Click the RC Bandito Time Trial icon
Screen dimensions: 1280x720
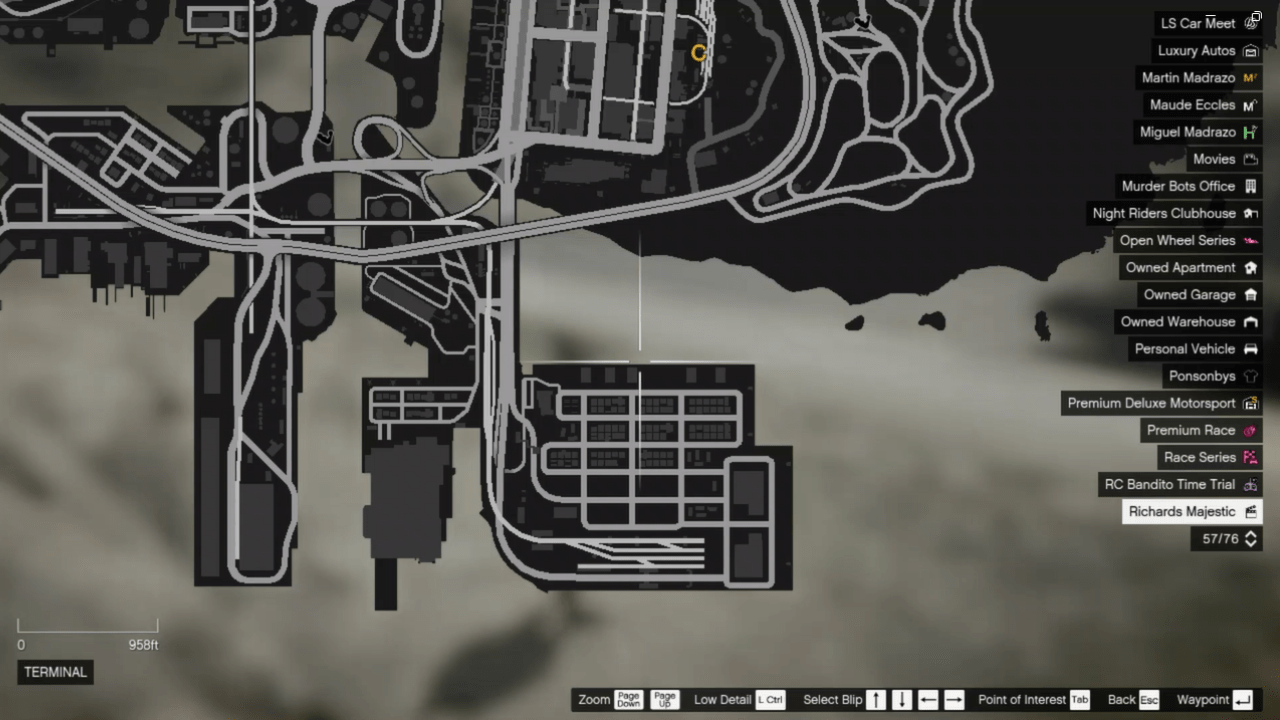(x=1250, y=484)
